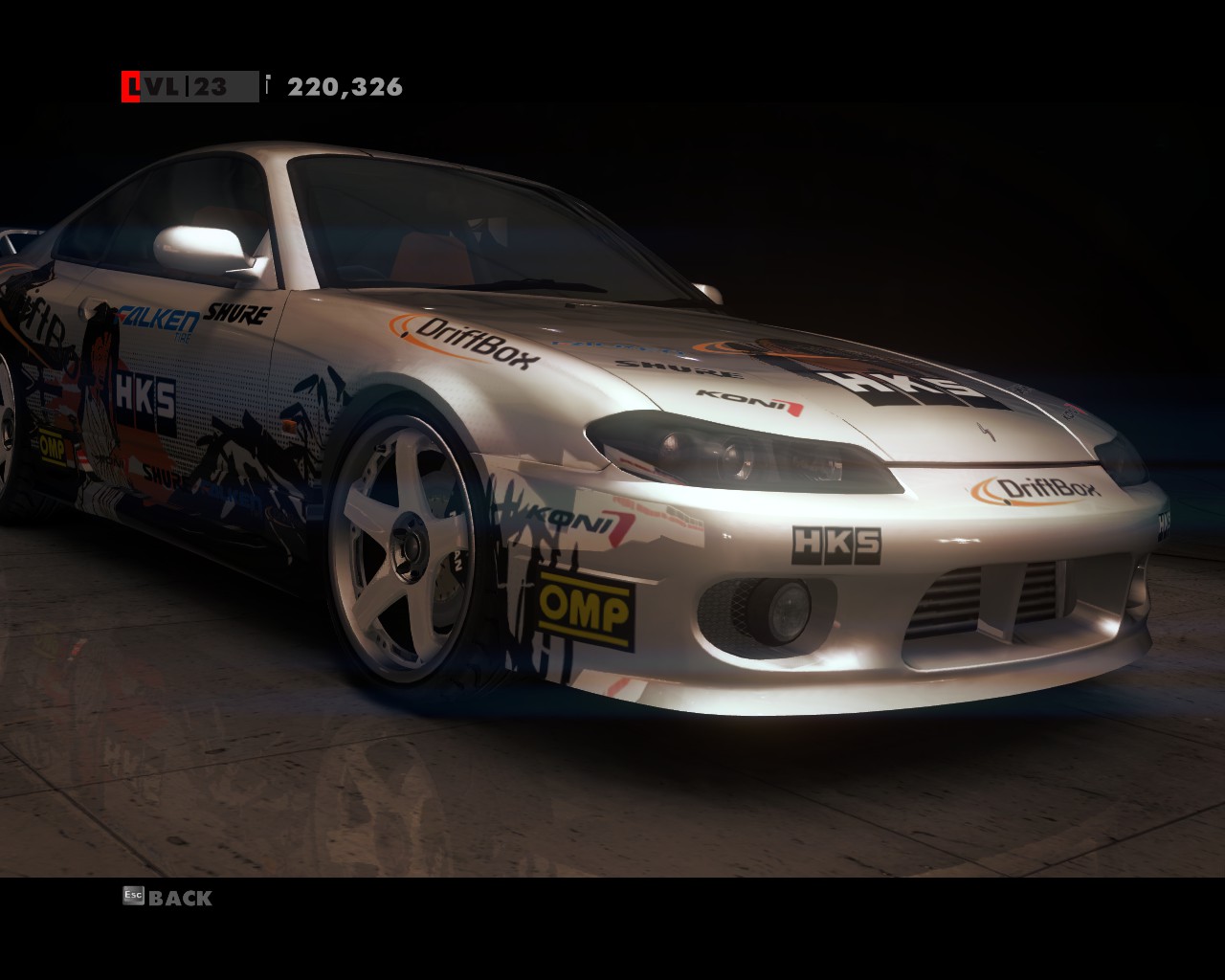Viewport: 1225px width, 980px height.
Task: Go back with the BACK button
Action: [x=168, y=898]
